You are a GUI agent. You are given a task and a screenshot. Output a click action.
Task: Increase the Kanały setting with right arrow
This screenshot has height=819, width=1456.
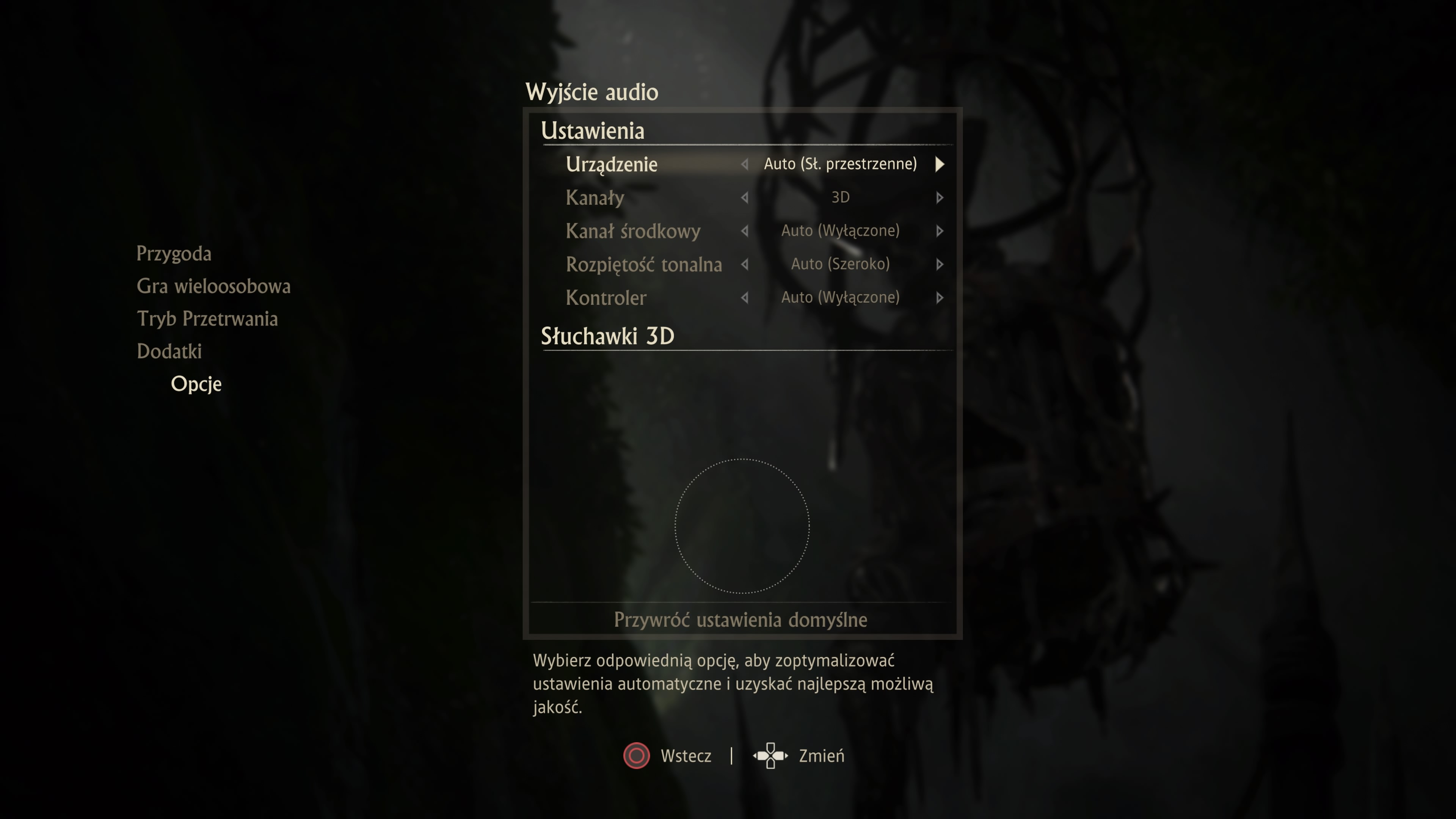[940, 198]
